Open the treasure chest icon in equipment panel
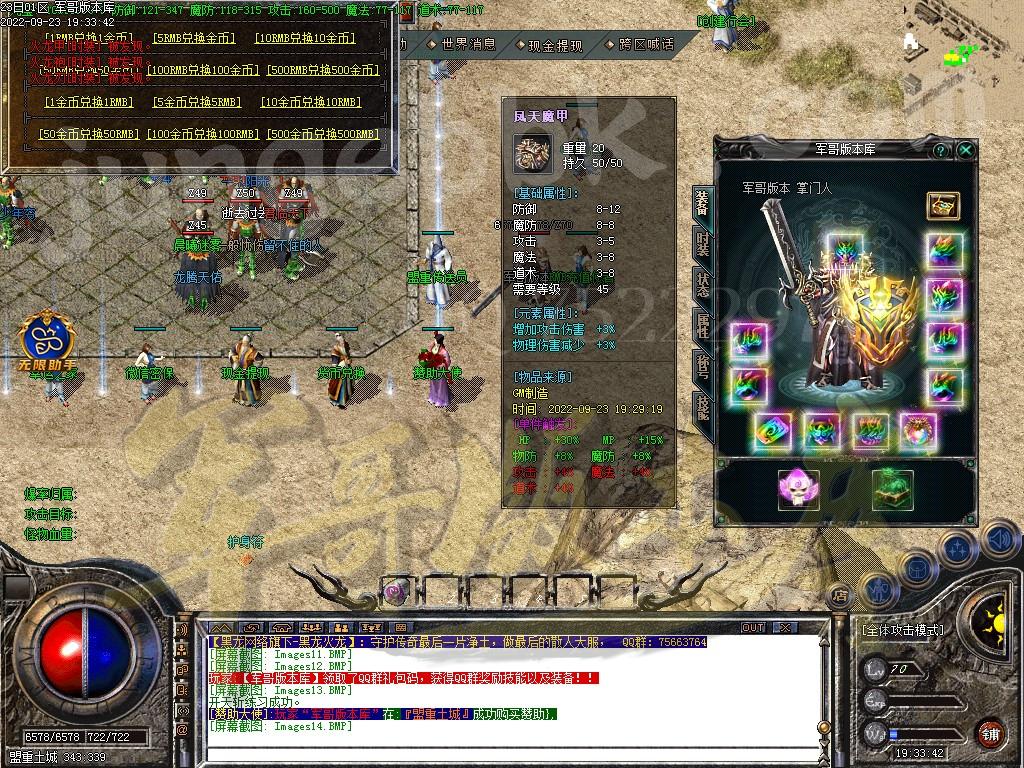Image resolution: width=1024 pixels, height=768 pixels. 942,206
